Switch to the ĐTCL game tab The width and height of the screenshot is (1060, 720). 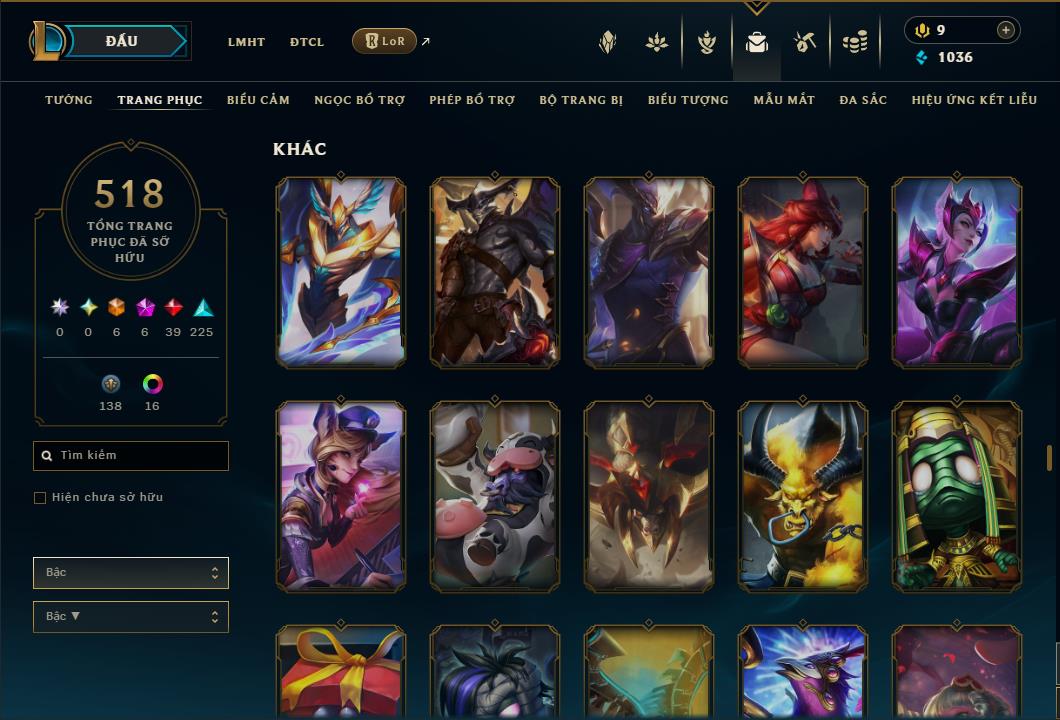coord(307,42)
